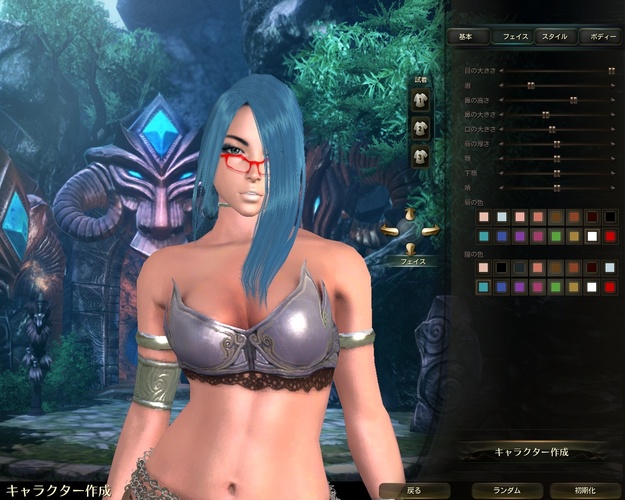Try on preview outfit number 3
This screenshot has width=625, height=500.
click(x=420, y=156)
